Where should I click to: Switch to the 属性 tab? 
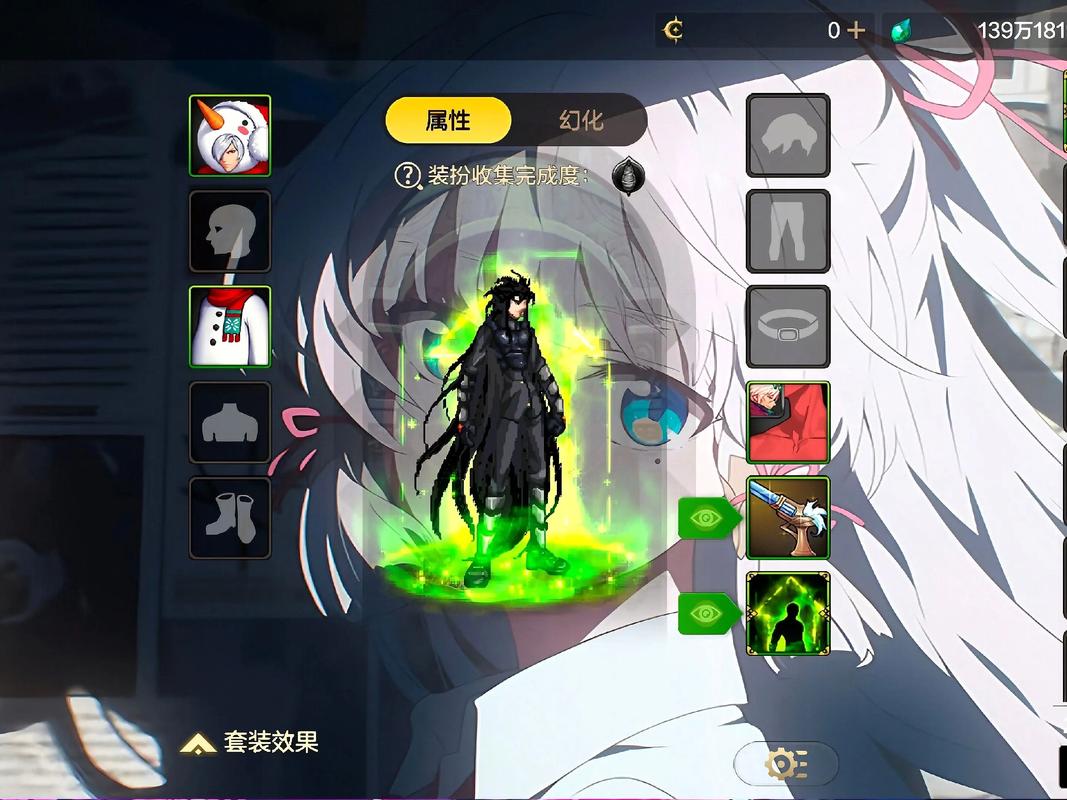point(448,121)
